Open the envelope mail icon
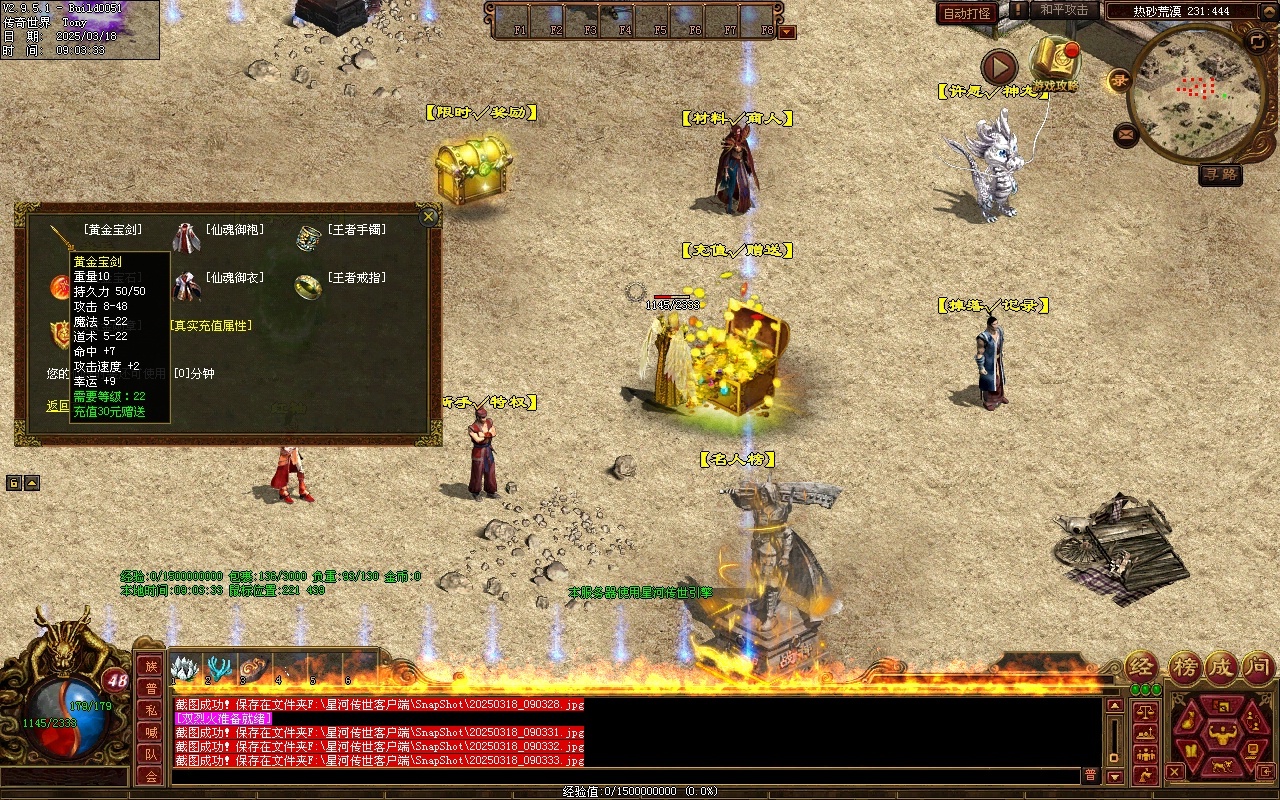 click(x=1126, y=134)
